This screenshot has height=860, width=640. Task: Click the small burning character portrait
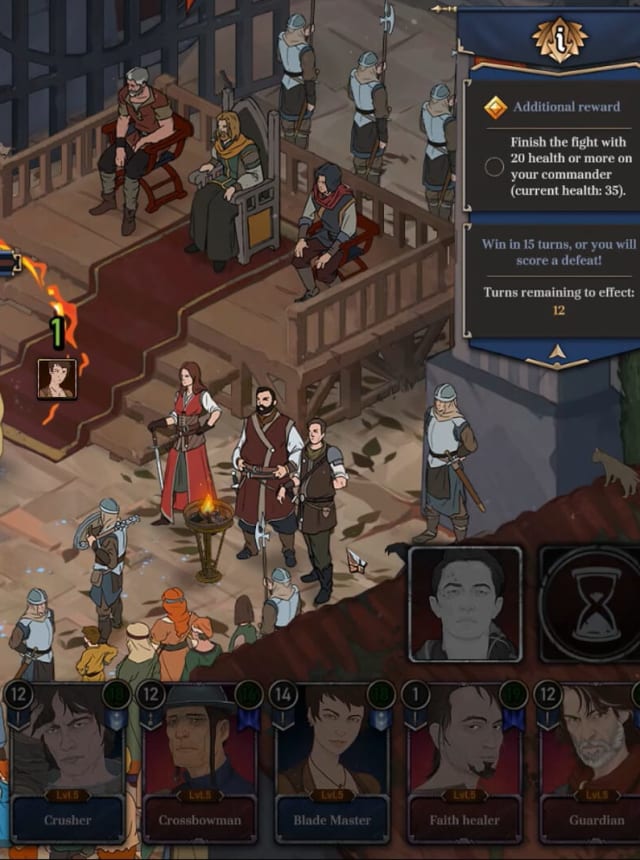pyautogui.click(x=57, y=379)
